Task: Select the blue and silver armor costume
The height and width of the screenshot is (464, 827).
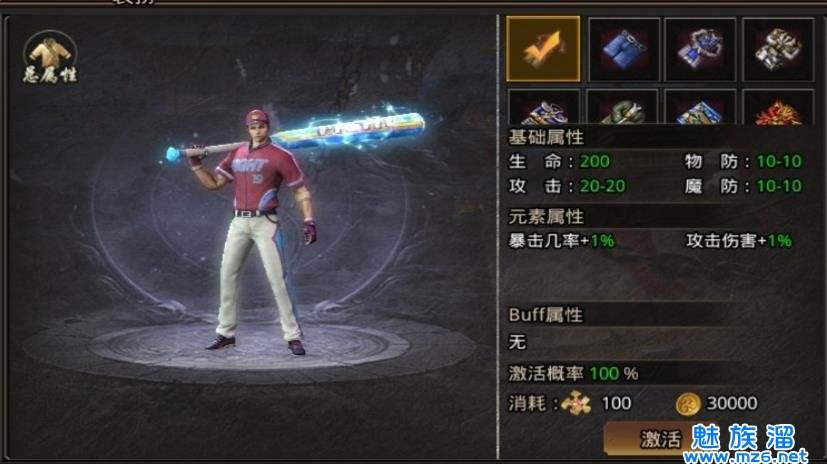Action: click(x=699, y=49)
